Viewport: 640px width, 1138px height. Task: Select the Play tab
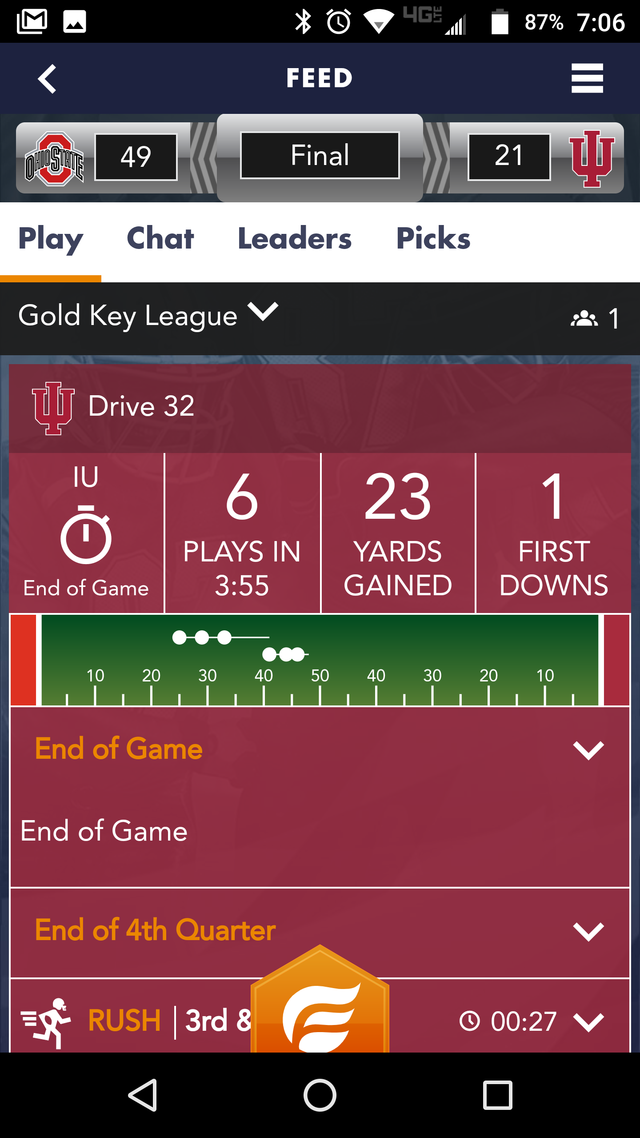[x=50, y=239]
